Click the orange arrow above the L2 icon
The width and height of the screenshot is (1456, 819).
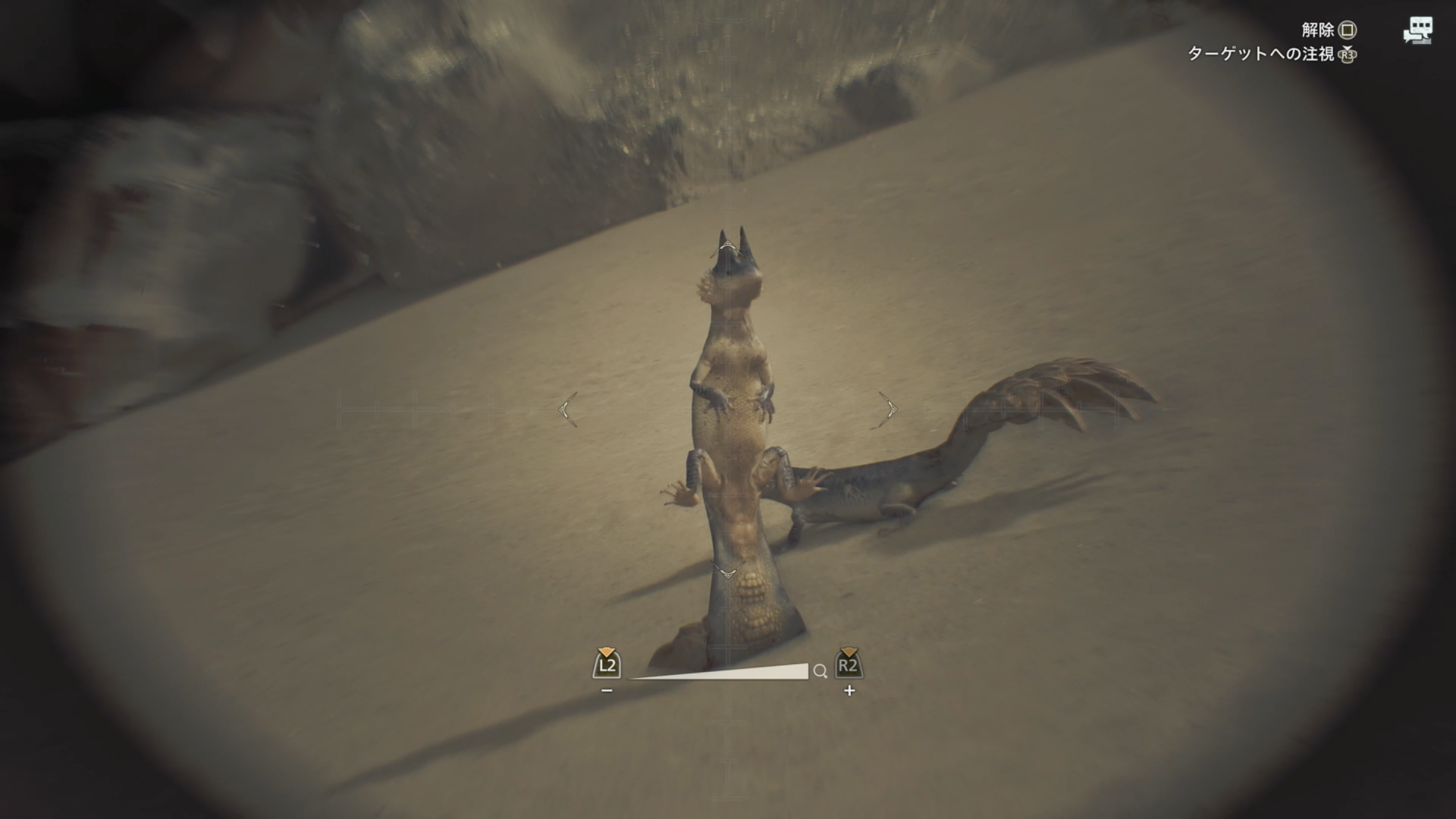605,652
